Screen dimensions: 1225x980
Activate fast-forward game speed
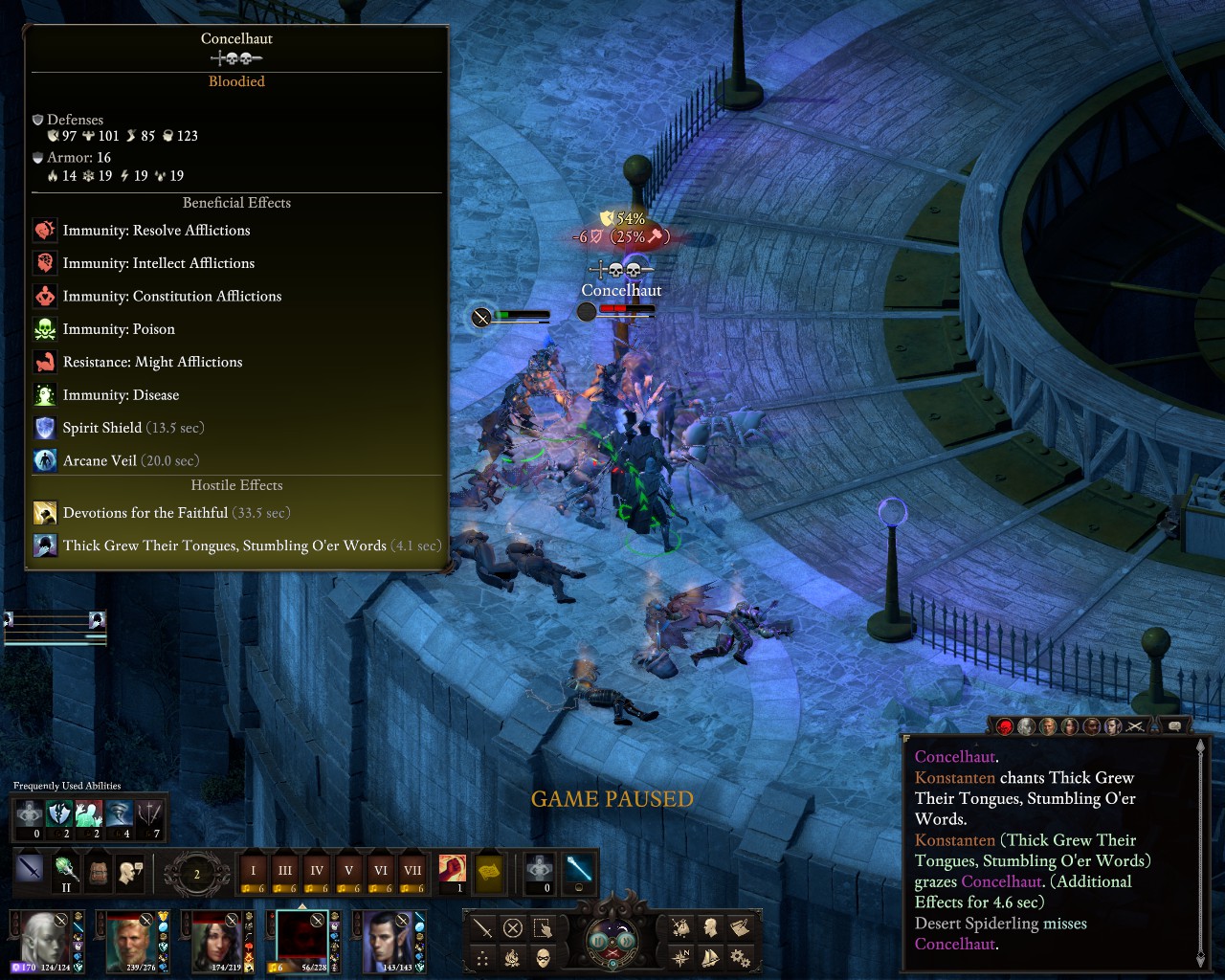pos(627,940)
